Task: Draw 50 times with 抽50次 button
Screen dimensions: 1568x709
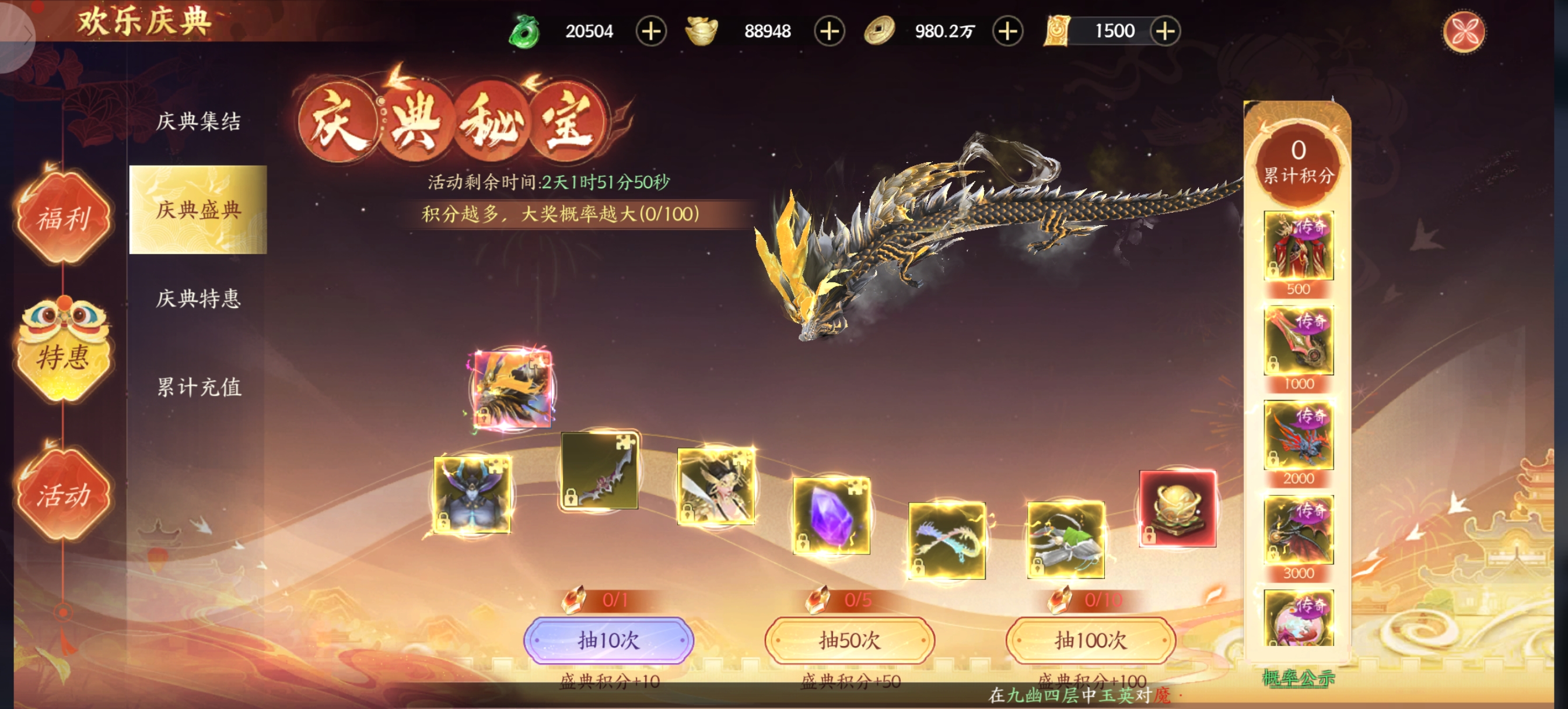Action: [849, 640]
